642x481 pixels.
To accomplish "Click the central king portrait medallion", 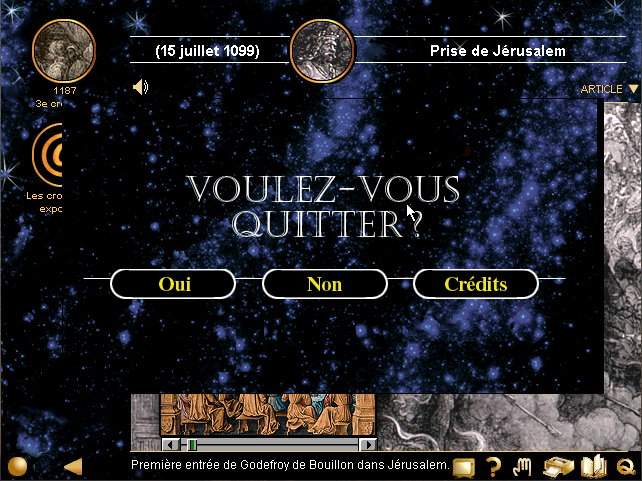I will [321, 50].
